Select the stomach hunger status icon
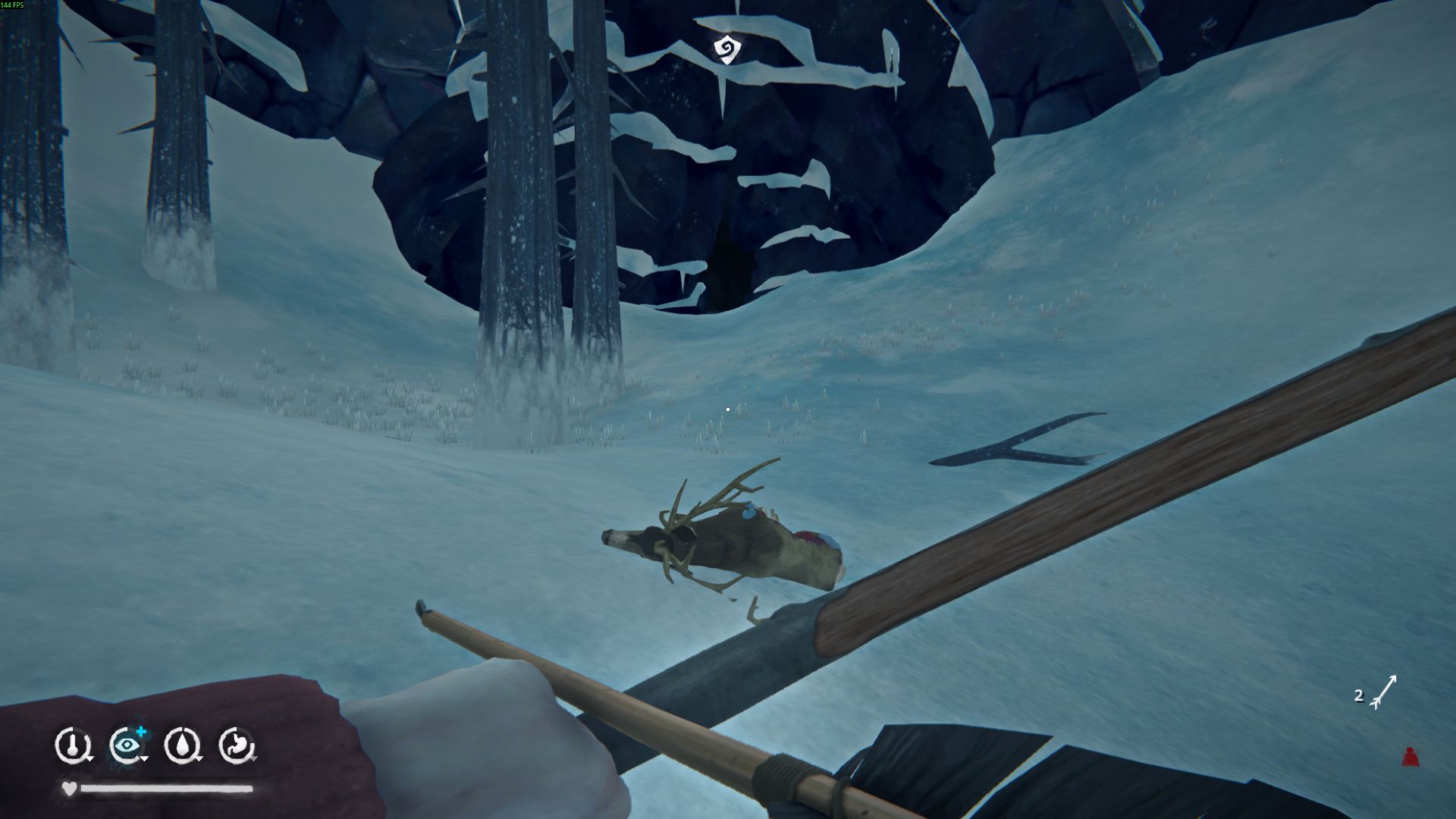 236,745
